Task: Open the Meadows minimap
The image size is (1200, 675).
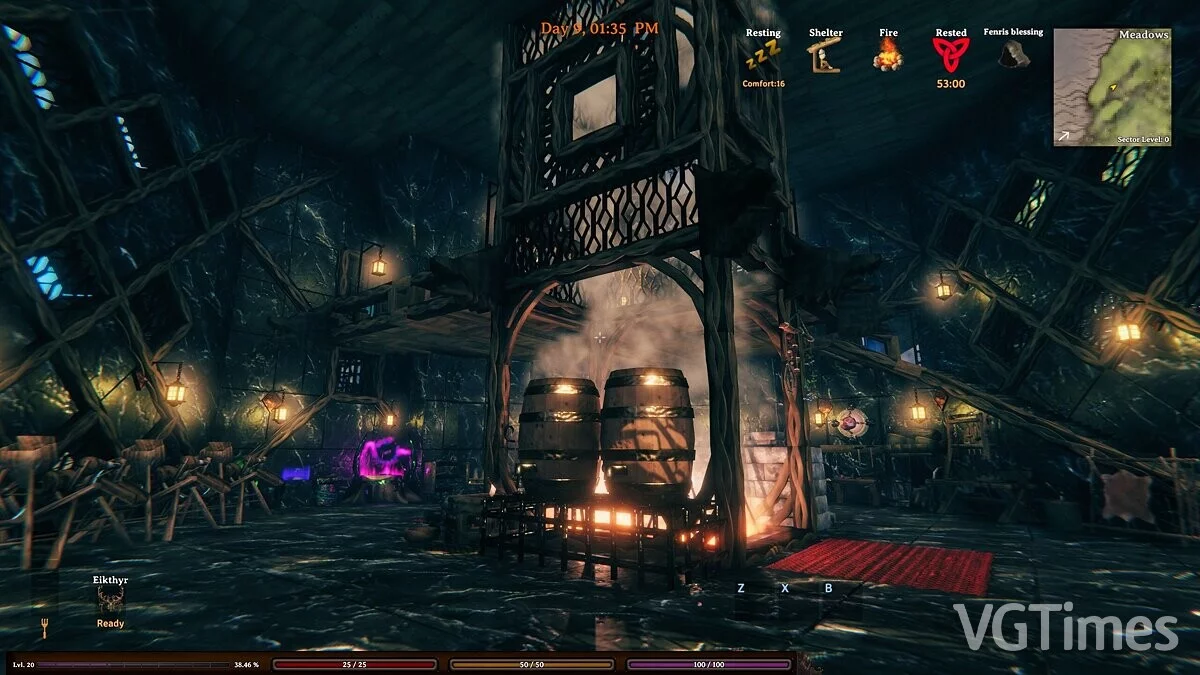Action: click(x=1112, y=87)
